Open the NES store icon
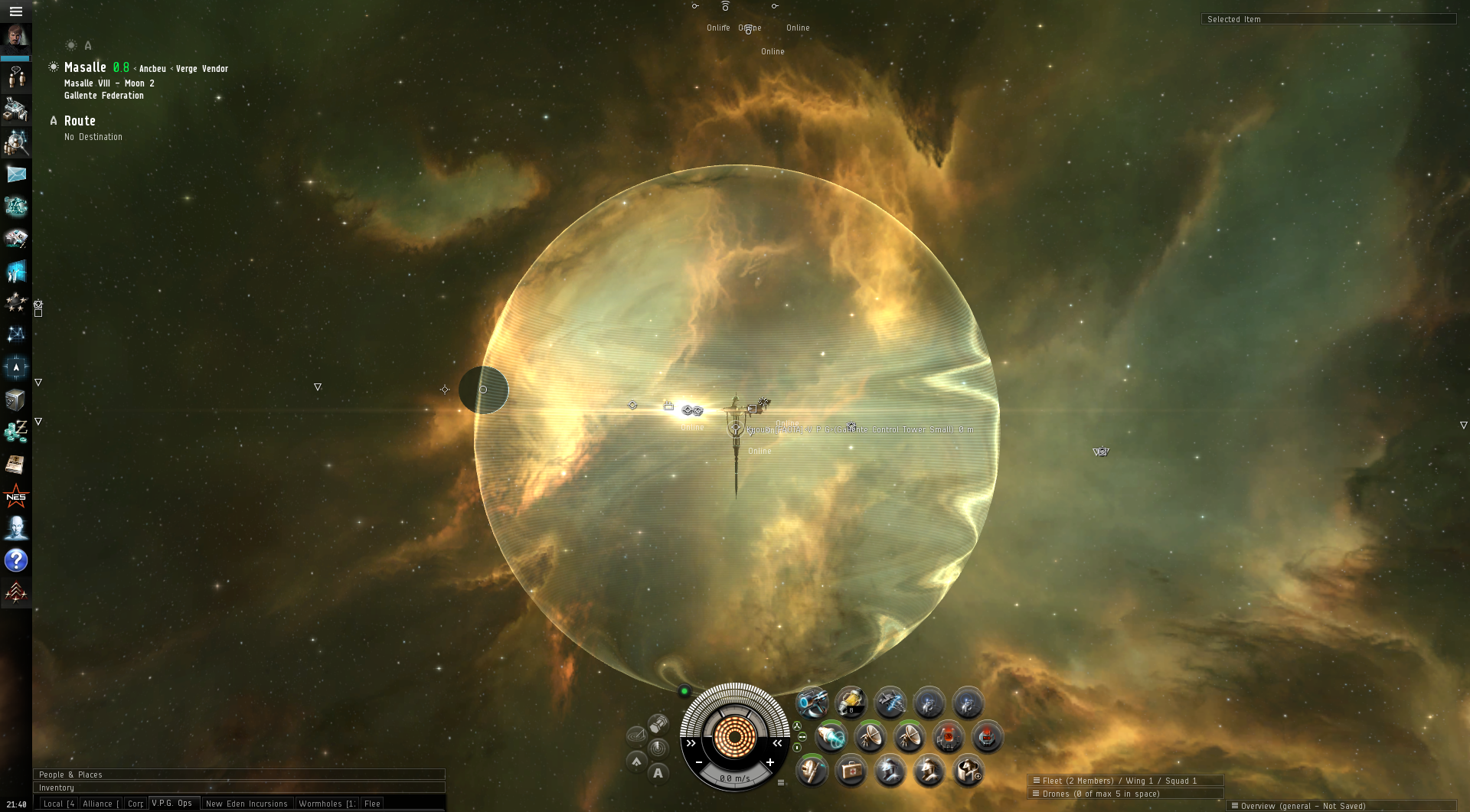Viewport: 1470px width, 812px height. pyautogui.click(x=16, y=497)
